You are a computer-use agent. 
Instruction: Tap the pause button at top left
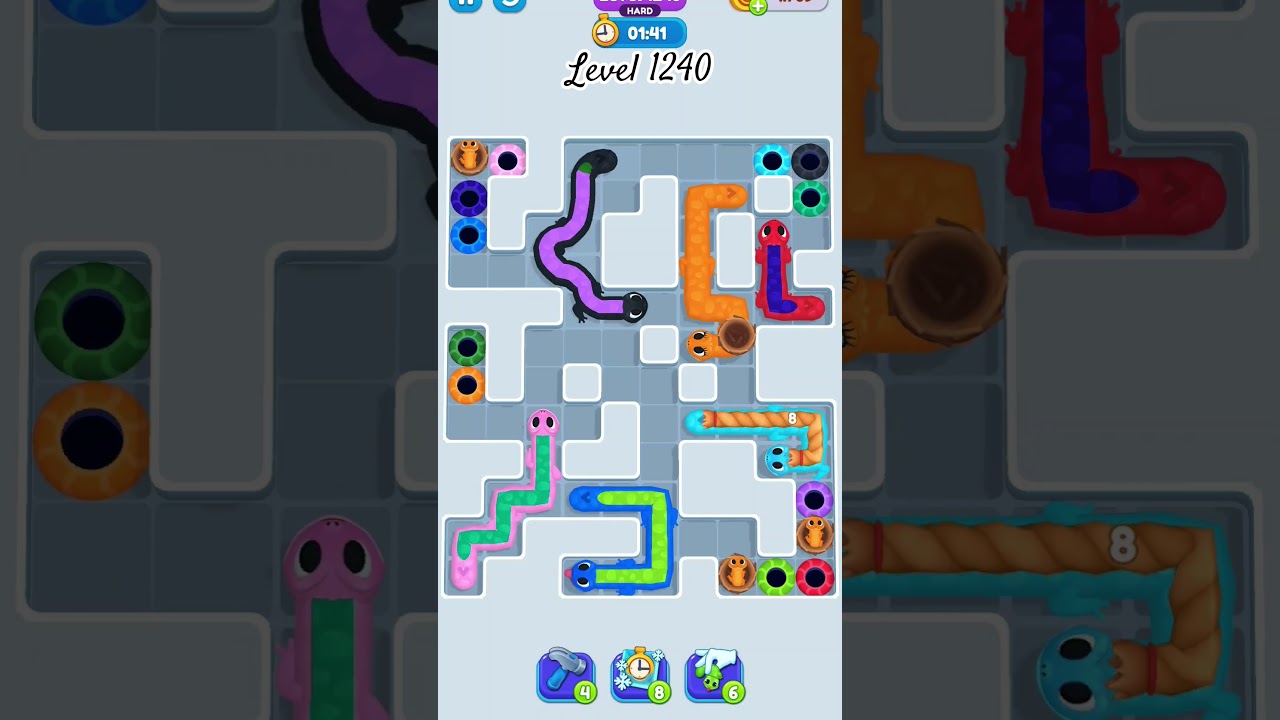[464, 4]
